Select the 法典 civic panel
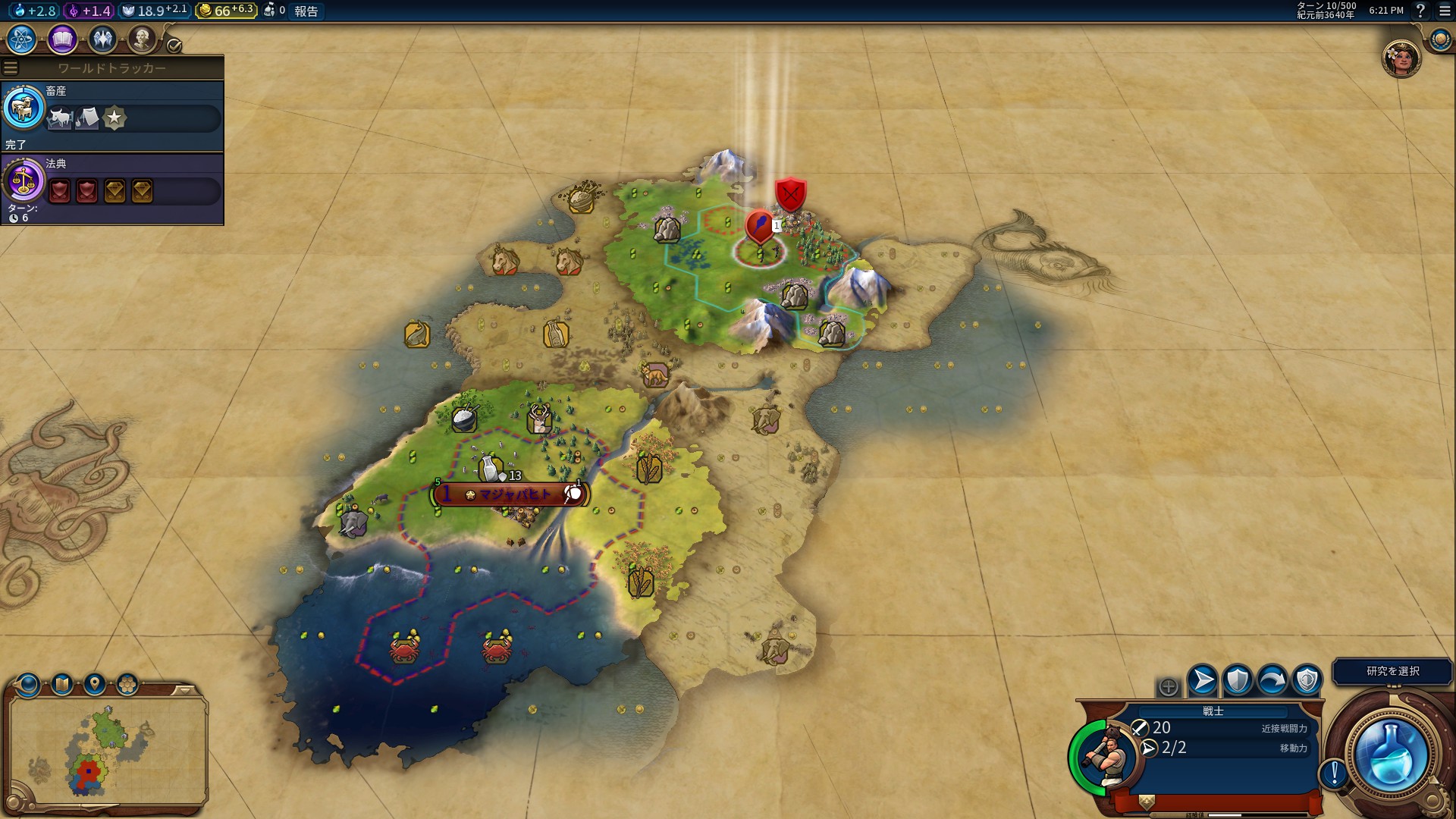The height and width of the screenshot is (819, 1456). [x=112, y=188]
